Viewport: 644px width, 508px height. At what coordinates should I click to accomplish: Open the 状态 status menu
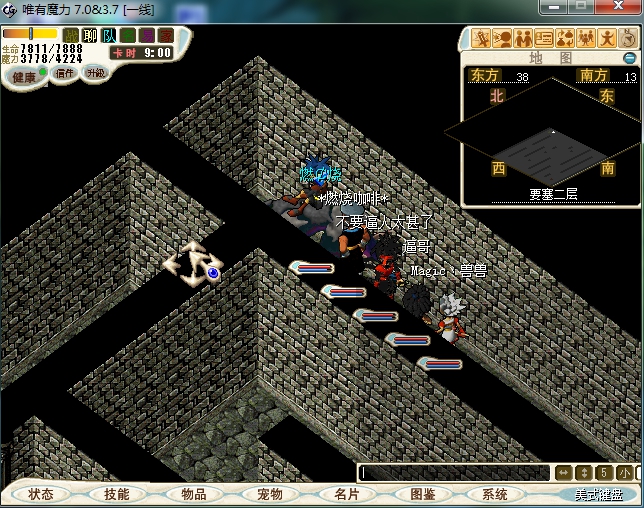(x=41, y=494)
